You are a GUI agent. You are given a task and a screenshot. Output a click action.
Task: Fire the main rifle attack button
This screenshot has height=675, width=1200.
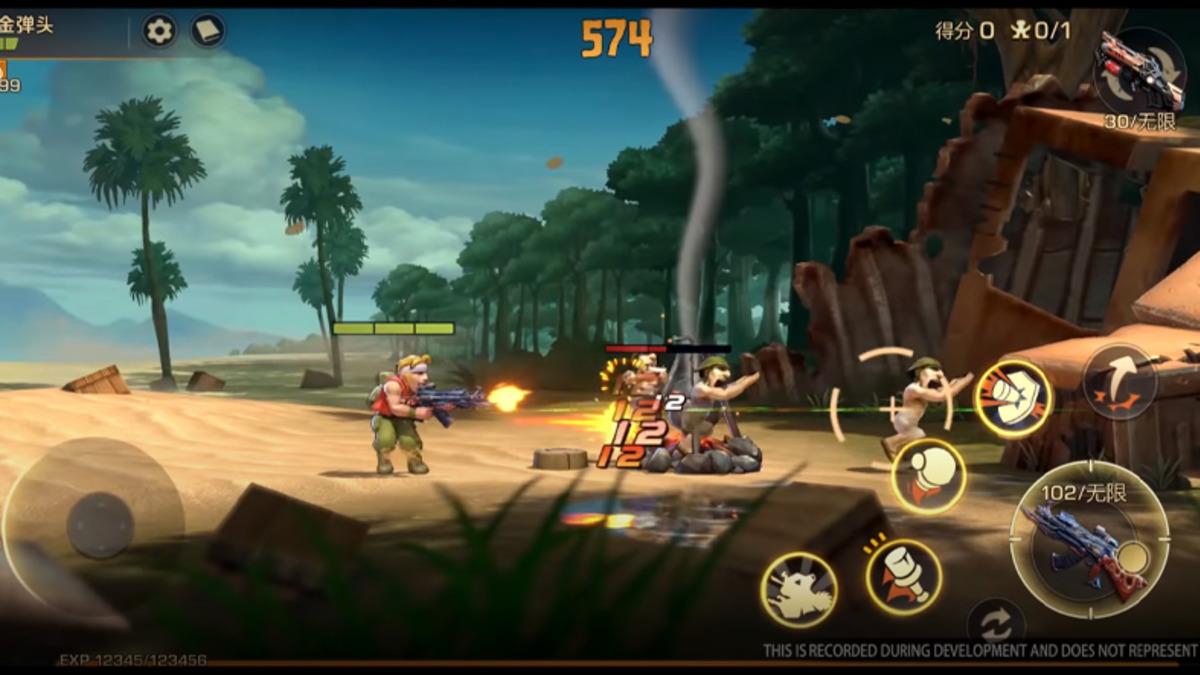tap(1089, 541)
